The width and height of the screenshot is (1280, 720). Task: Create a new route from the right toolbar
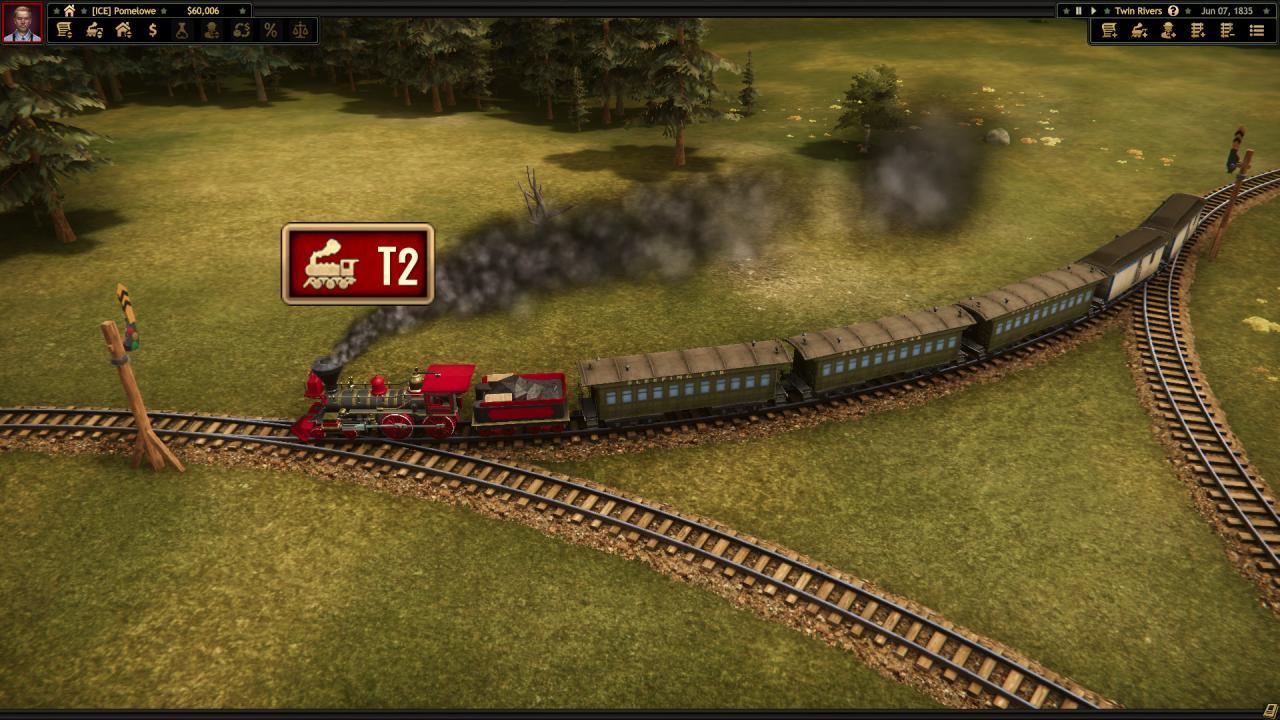[1107, 30]
